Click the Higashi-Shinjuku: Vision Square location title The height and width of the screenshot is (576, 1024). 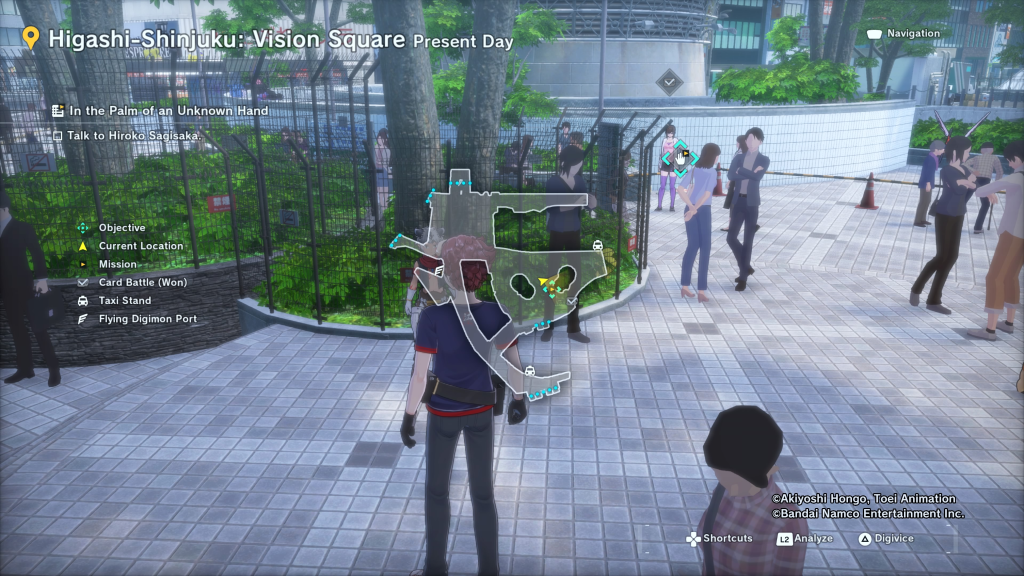(227, 39)
